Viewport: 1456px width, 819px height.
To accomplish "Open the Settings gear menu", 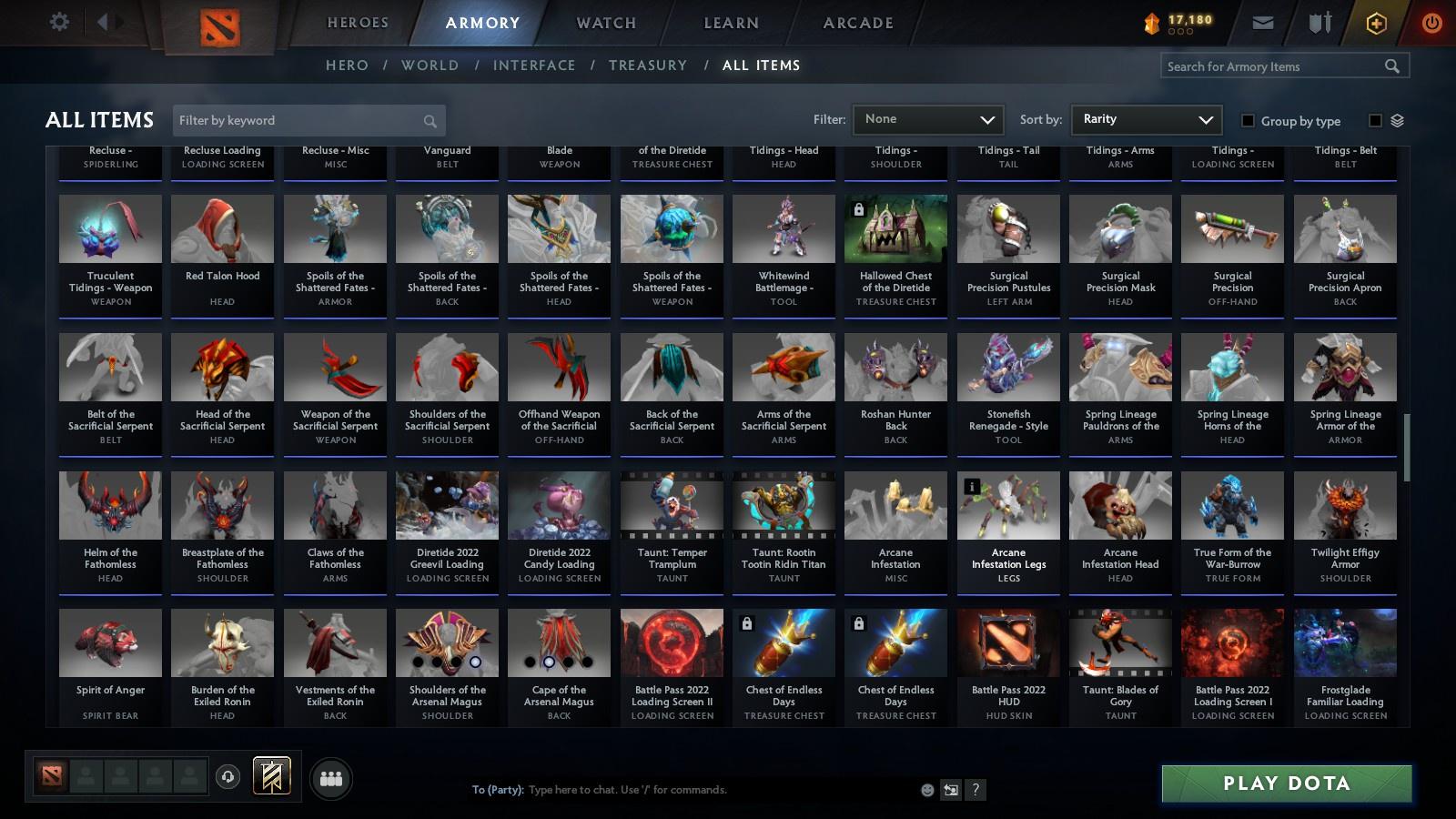I will coord(59,23).
